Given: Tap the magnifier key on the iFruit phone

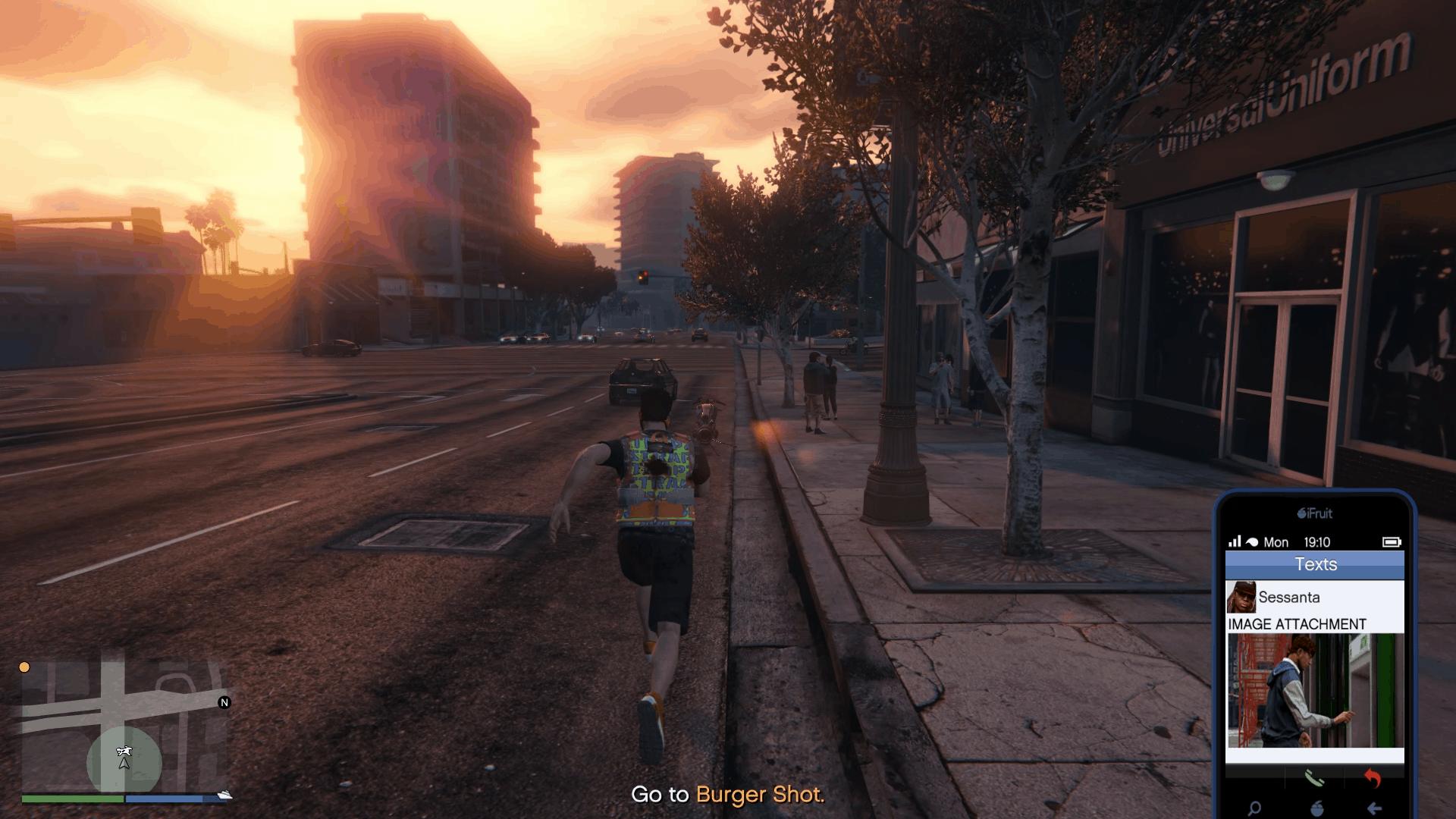Looking at the screenshot, I should (x=1255, y=808).
